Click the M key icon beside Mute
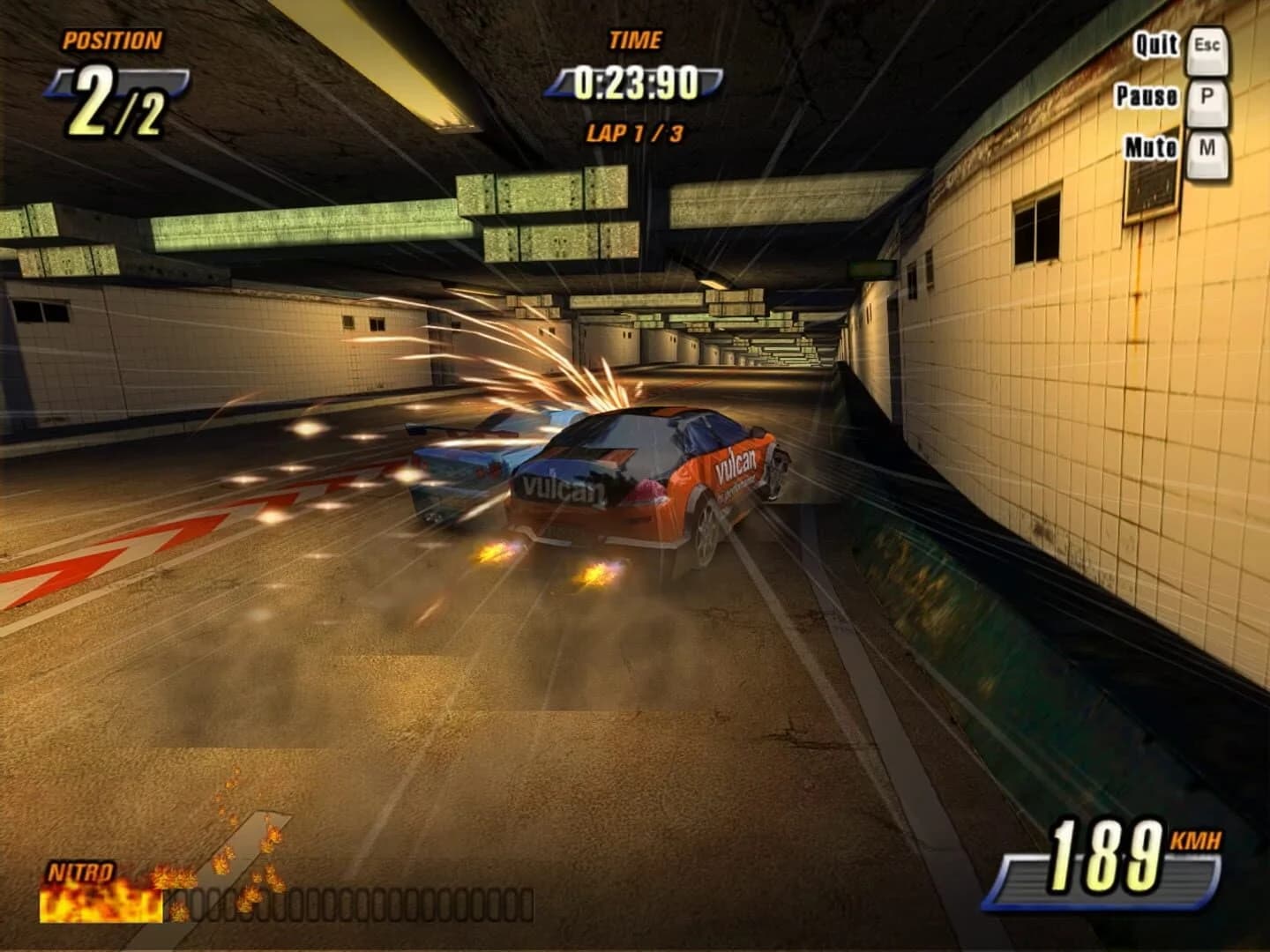The image size is (1270, 952). [1210, 149]
